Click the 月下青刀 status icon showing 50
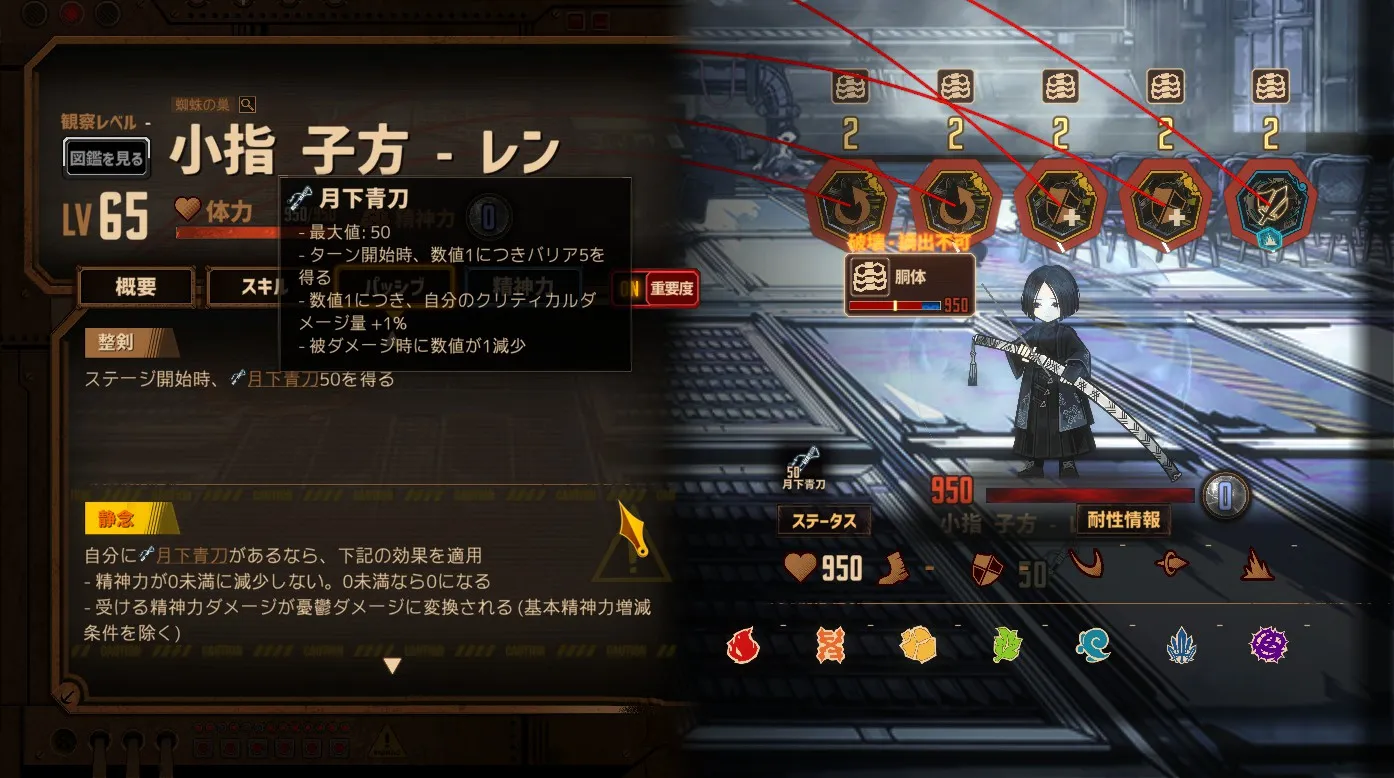 [806, 465]
